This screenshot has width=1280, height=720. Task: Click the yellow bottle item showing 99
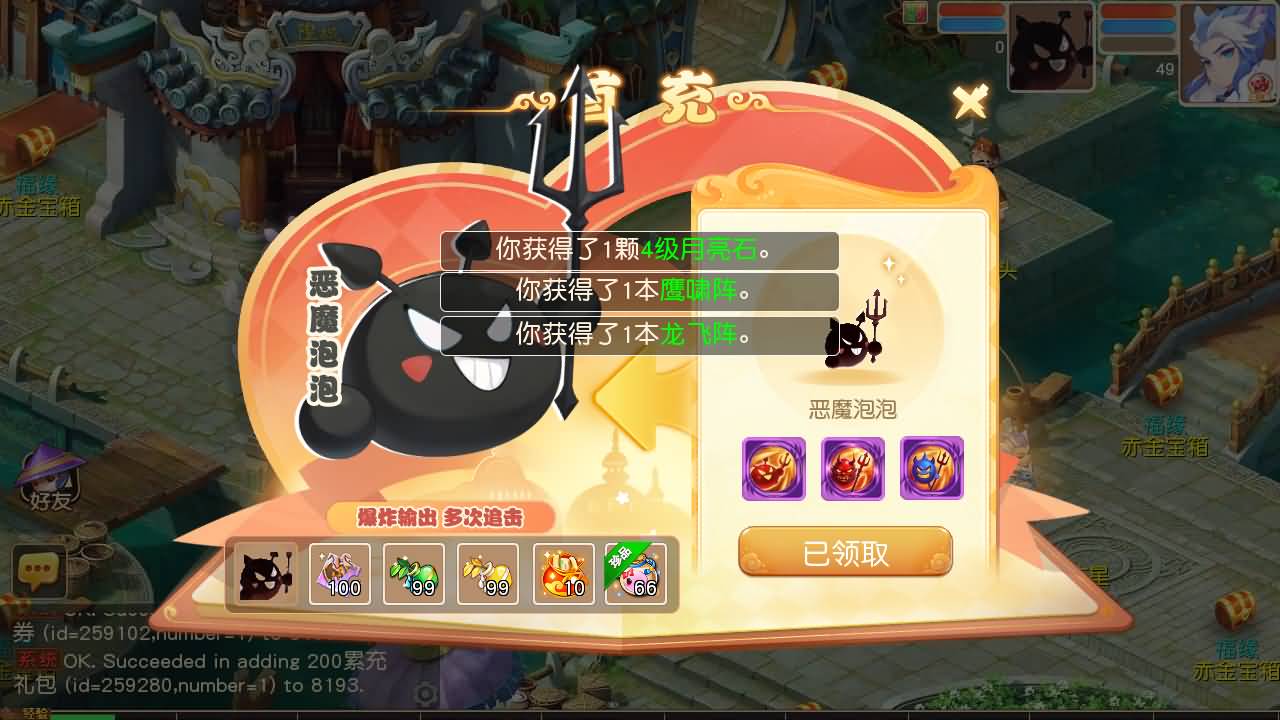click(x=488, y=574)
